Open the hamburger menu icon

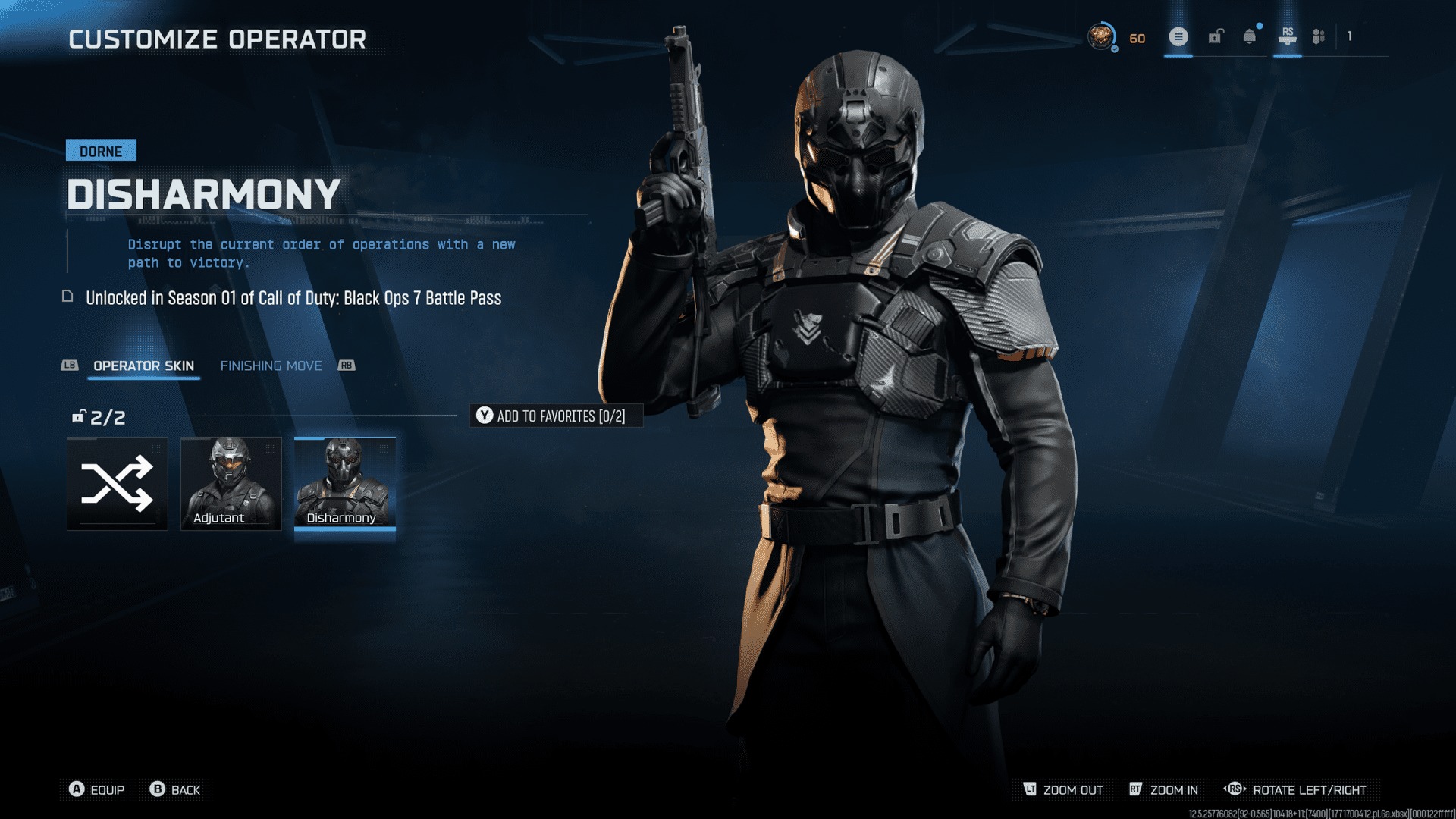pyautogui.click(x=1178, y=36)
